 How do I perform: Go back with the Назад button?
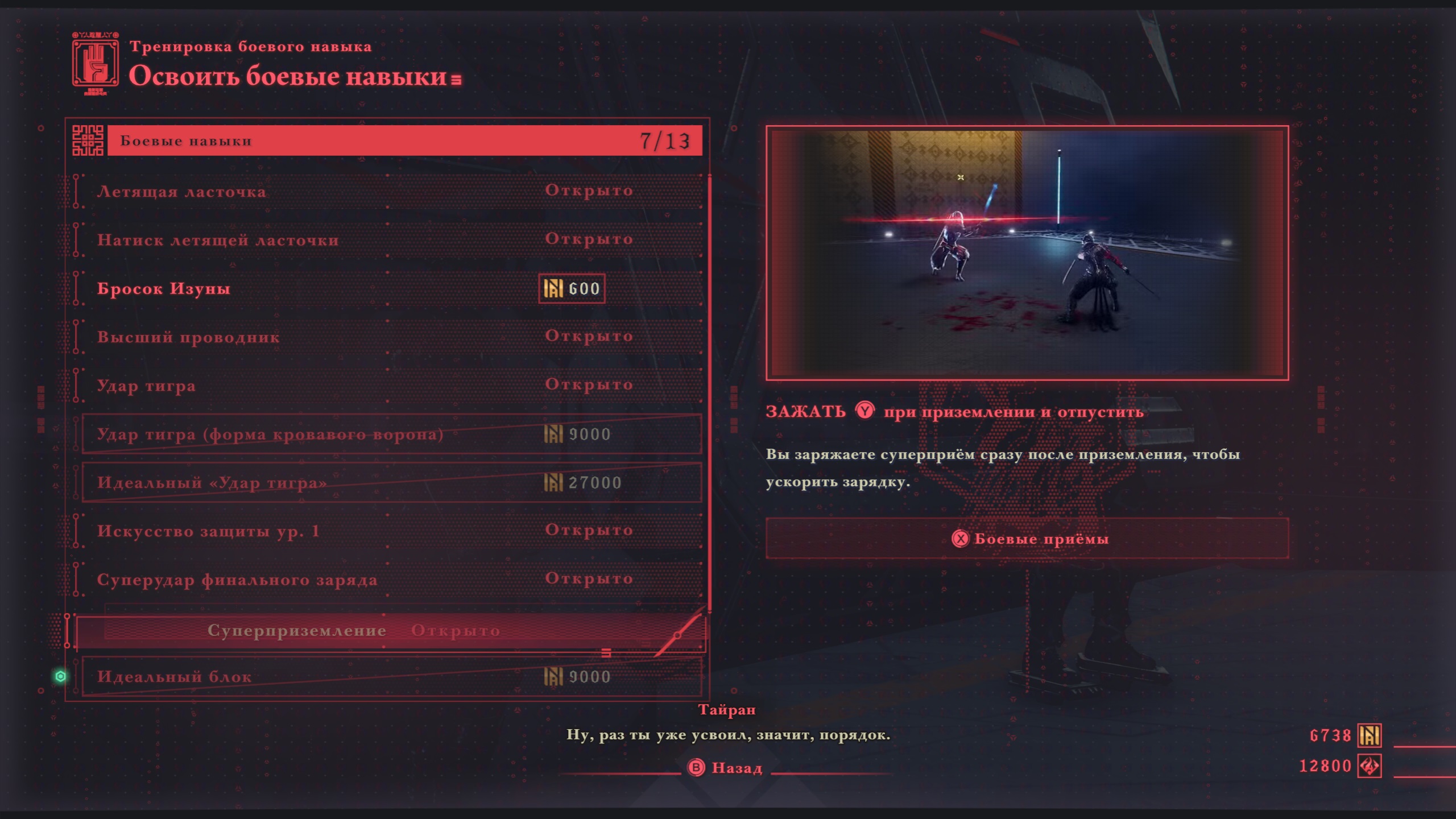point(726,768)
